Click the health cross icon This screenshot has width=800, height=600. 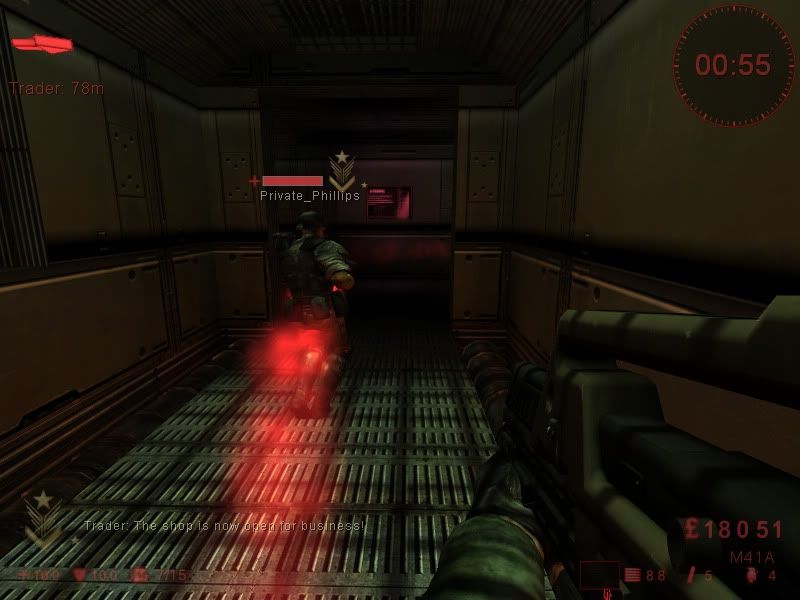[25, 576]
